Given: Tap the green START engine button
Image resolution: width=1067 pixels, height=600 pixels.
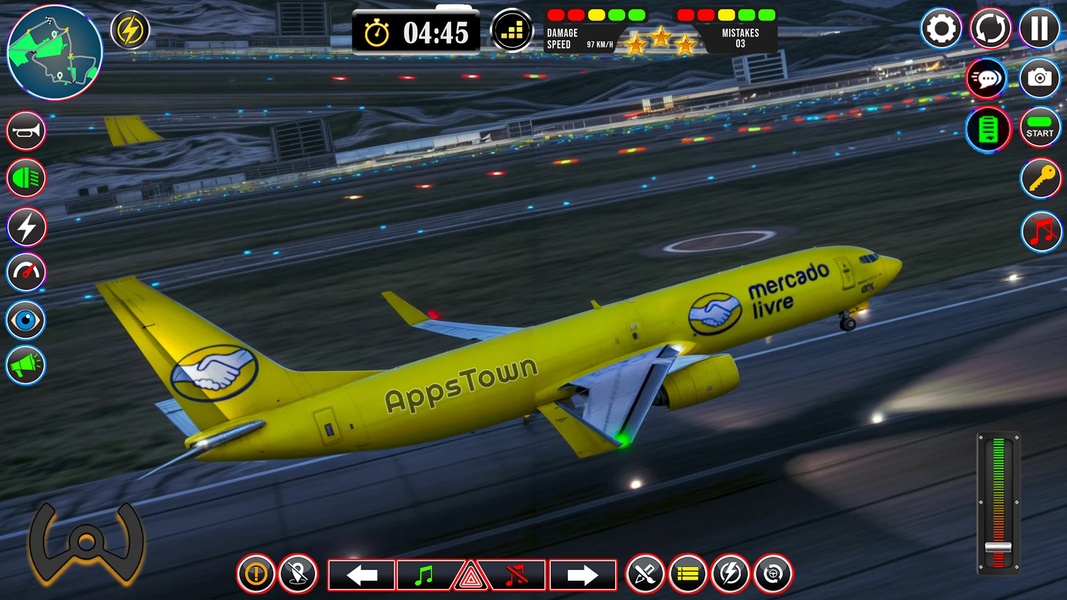Looking at the screenshot, I should [1040, 128].
